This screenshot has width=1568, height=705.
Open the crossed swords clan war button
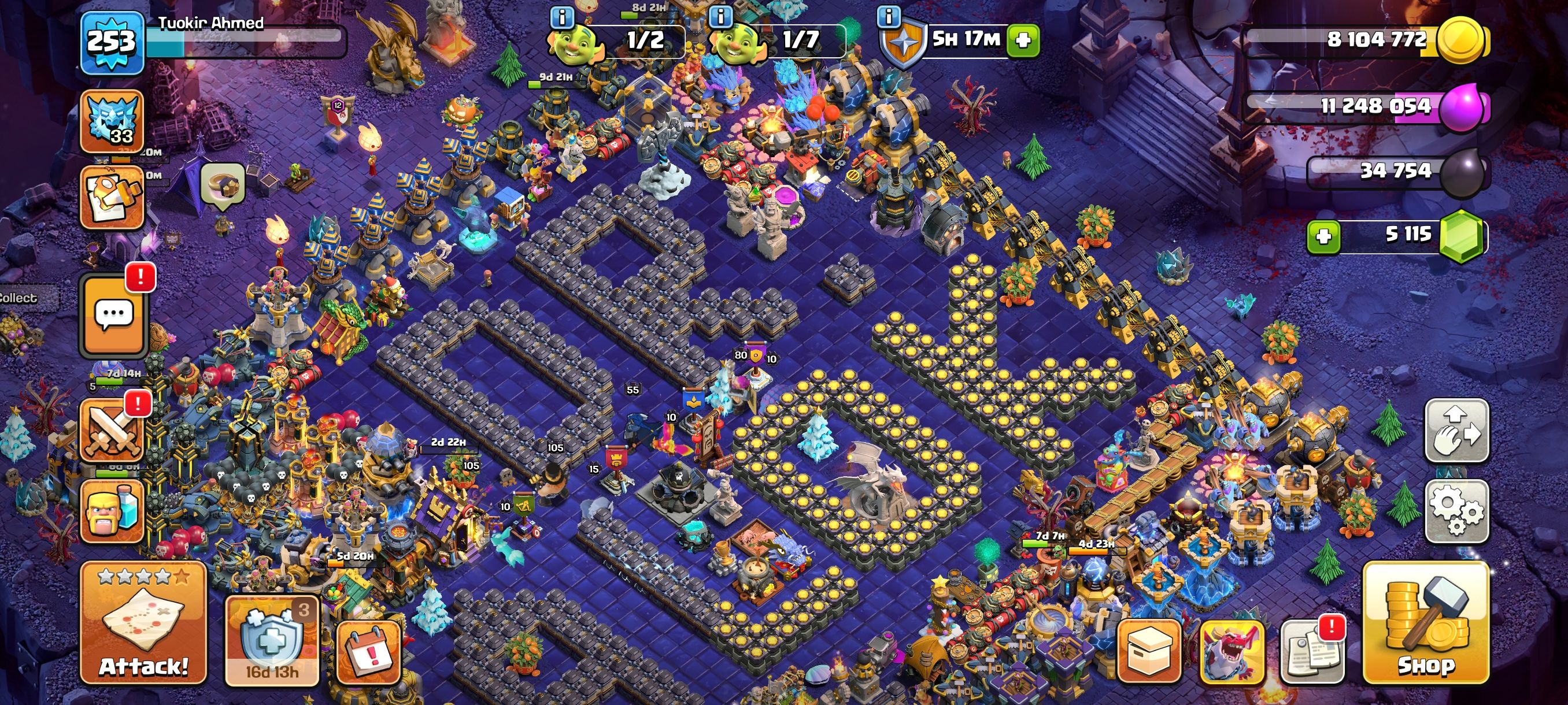pyautogui.click(x=112, y=431)
